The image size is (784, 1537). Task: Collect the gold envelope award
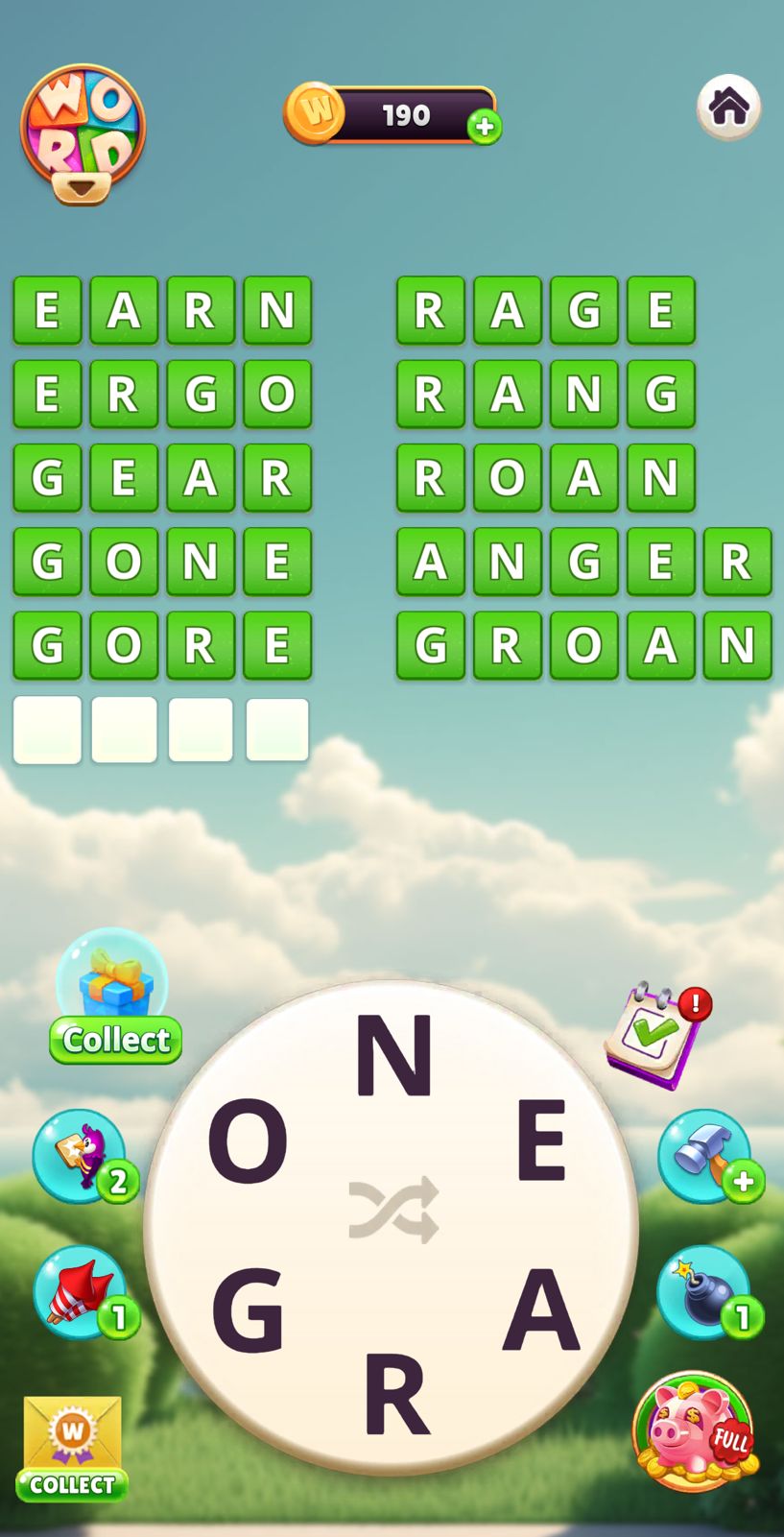(73, 1446)
